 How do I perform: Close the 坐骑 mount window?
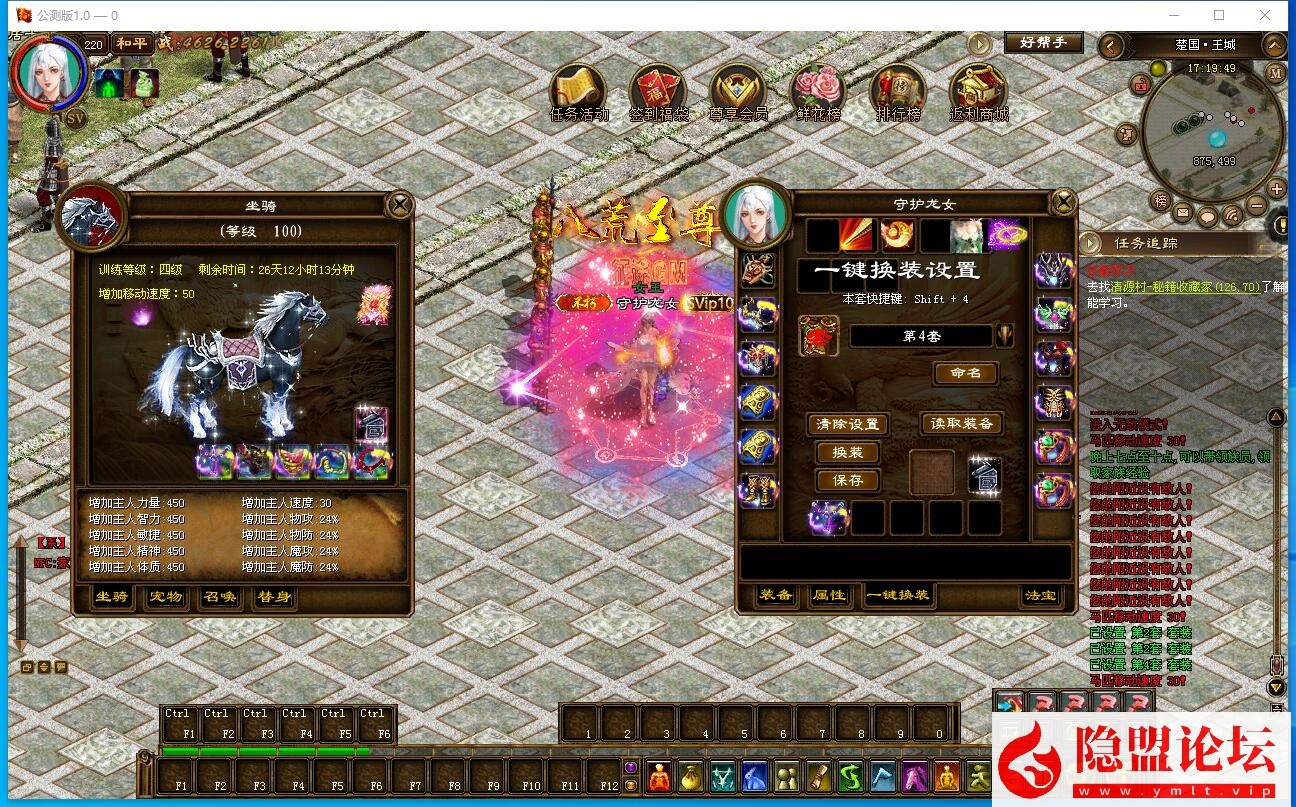(399, 205)
